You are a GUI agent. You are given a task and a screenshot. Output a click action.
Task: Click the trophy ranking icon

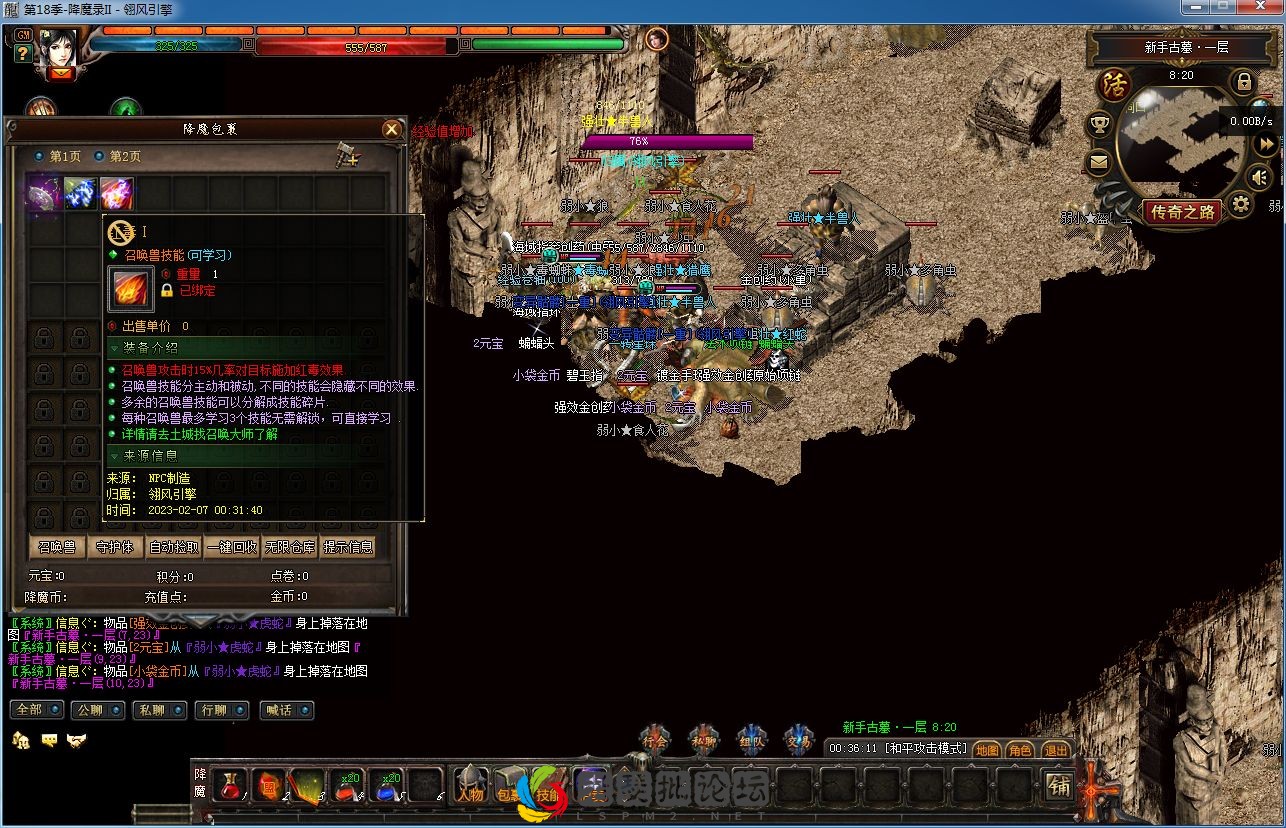point(1100,125)
